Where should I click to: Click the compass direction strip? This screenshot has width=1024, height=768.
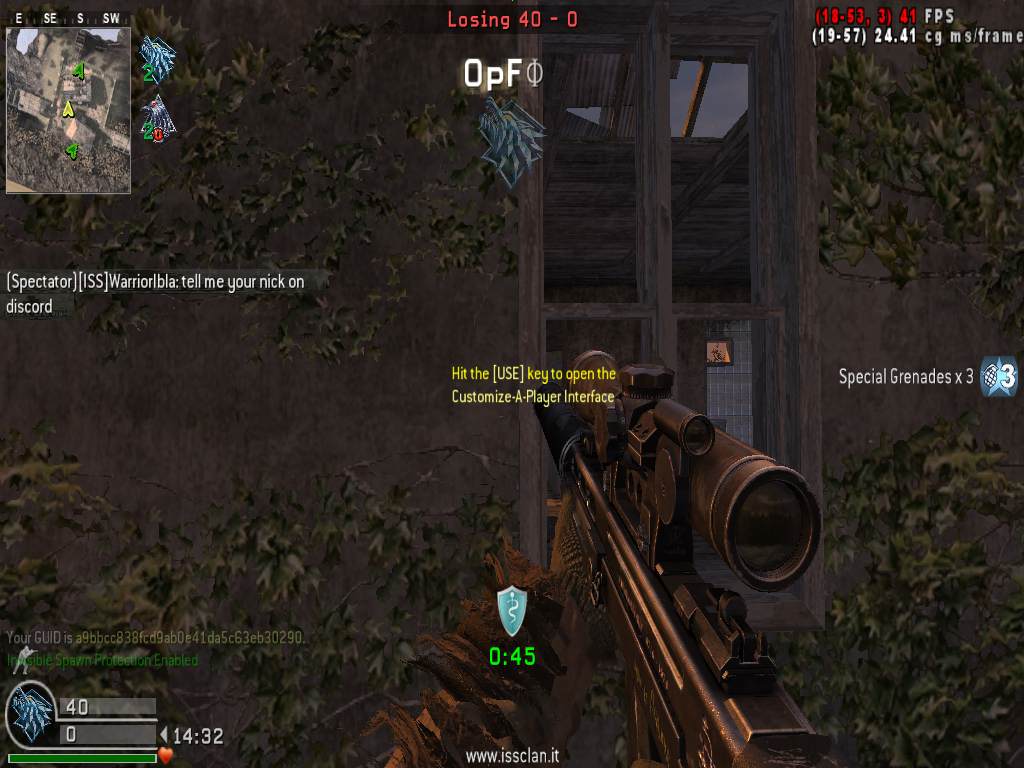(x=68, y=18)
